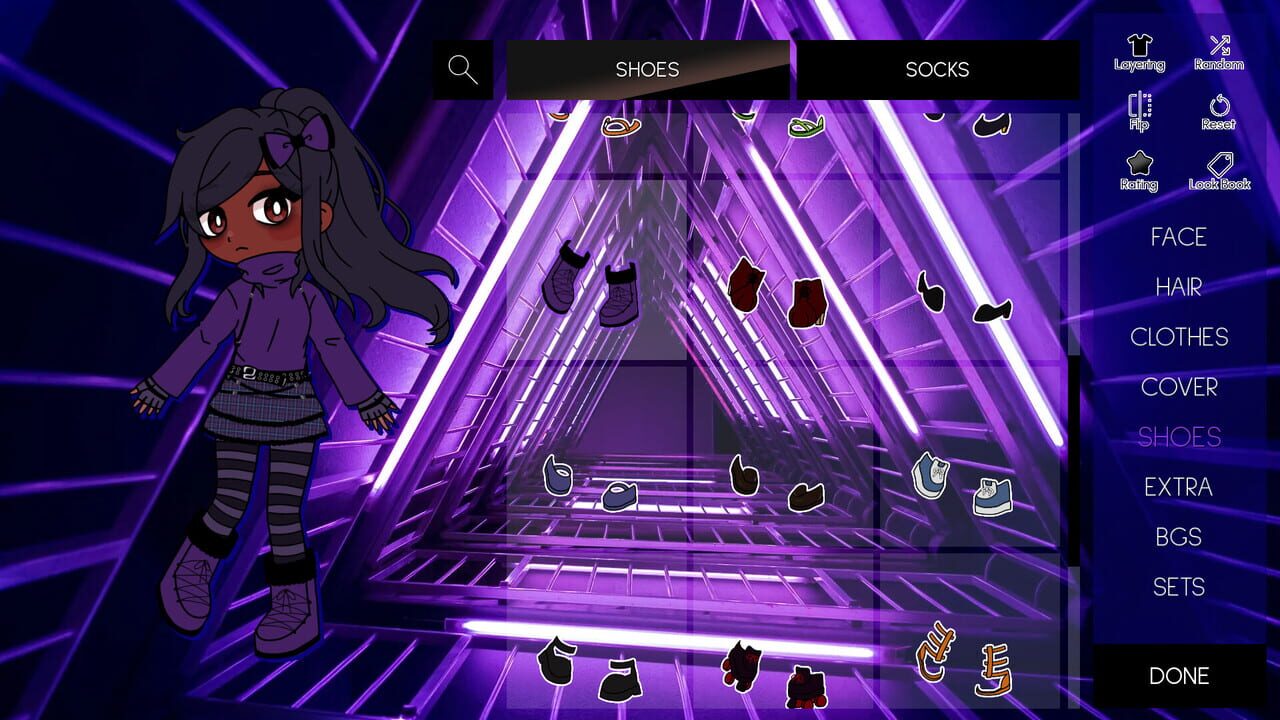Screen dimensions: 1280x720
Task: Click the magnifying glass search icon
Action: point(462,69)
